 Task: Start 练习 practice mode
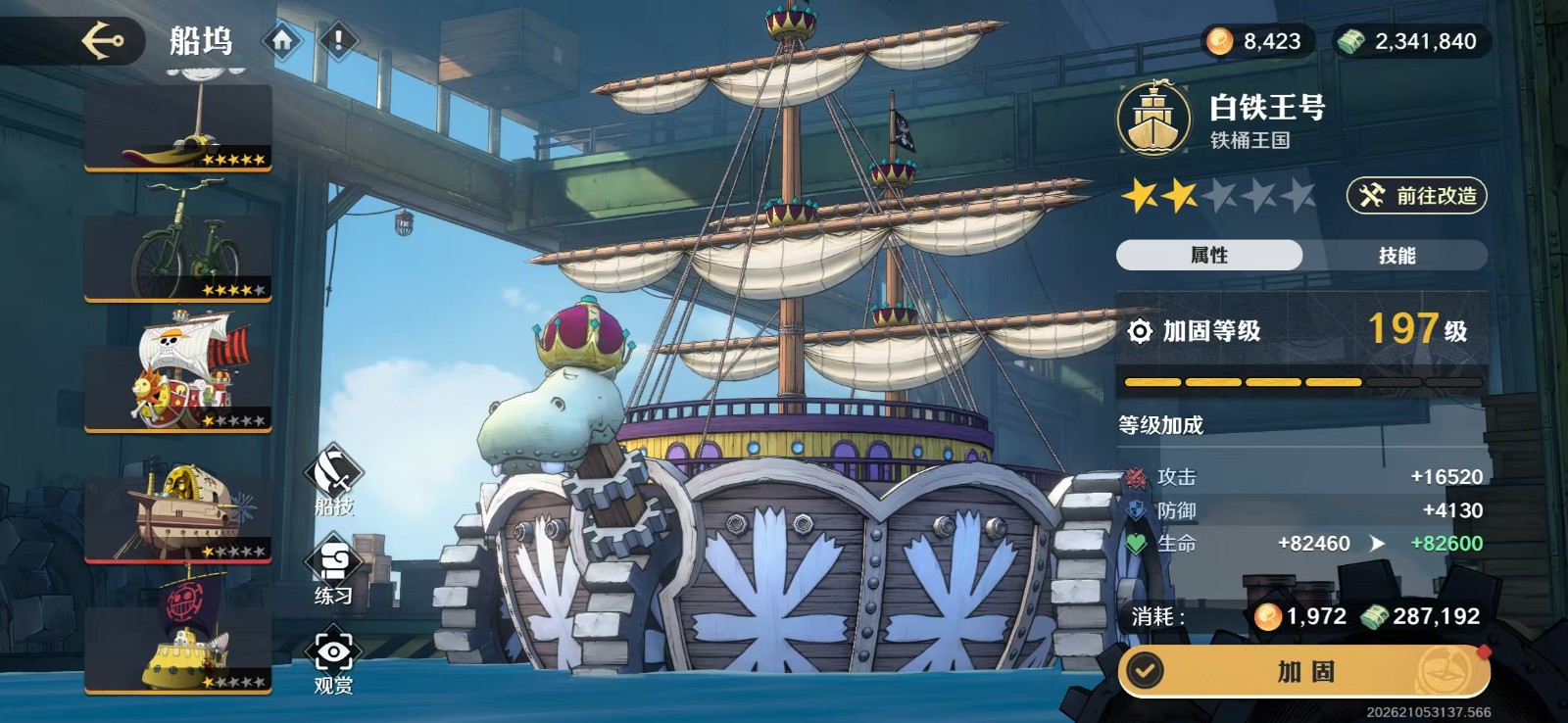click(334, 572)
